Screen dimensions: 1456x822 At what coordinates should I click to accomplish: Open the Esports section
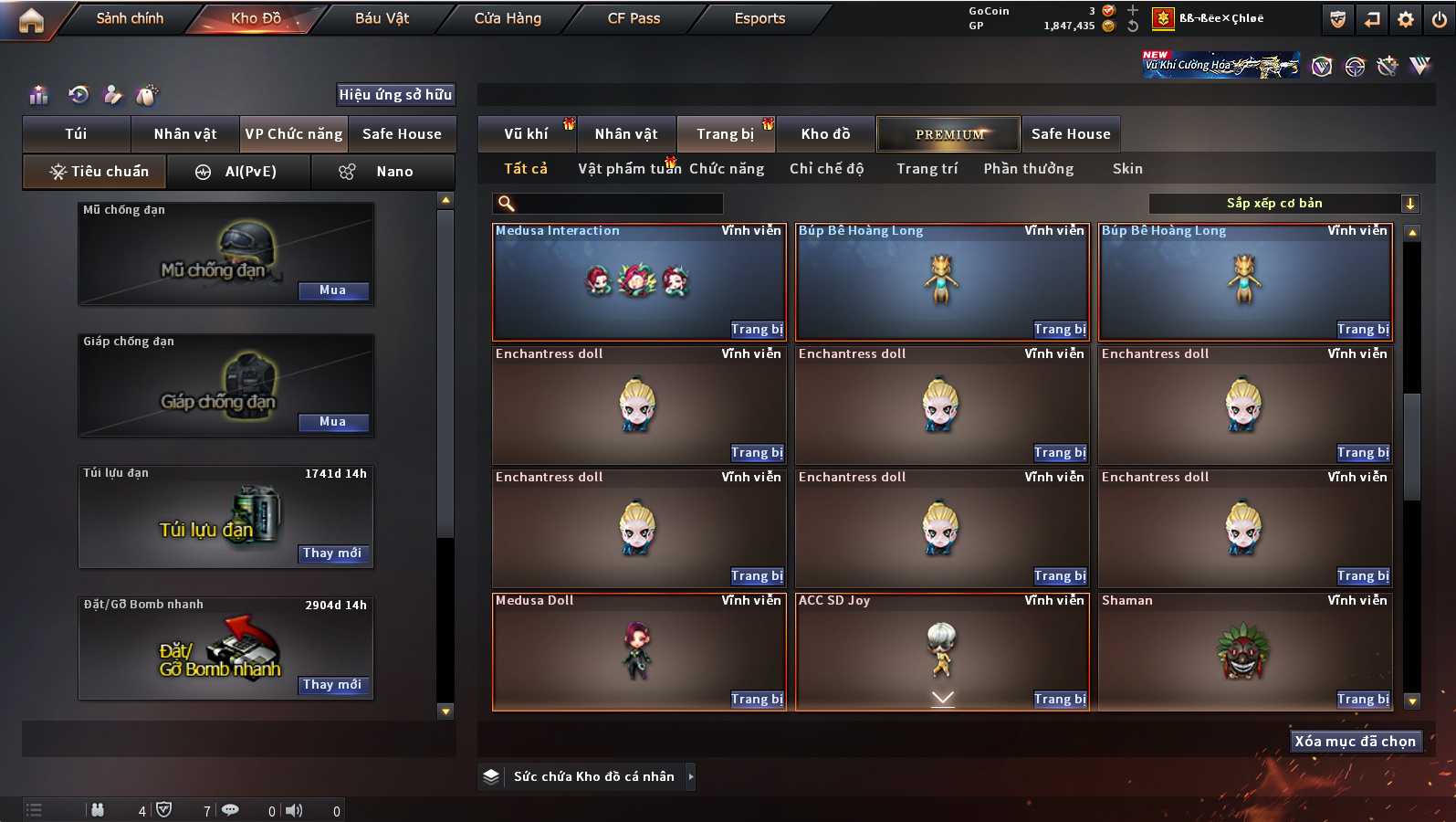[x=759, y=18]
